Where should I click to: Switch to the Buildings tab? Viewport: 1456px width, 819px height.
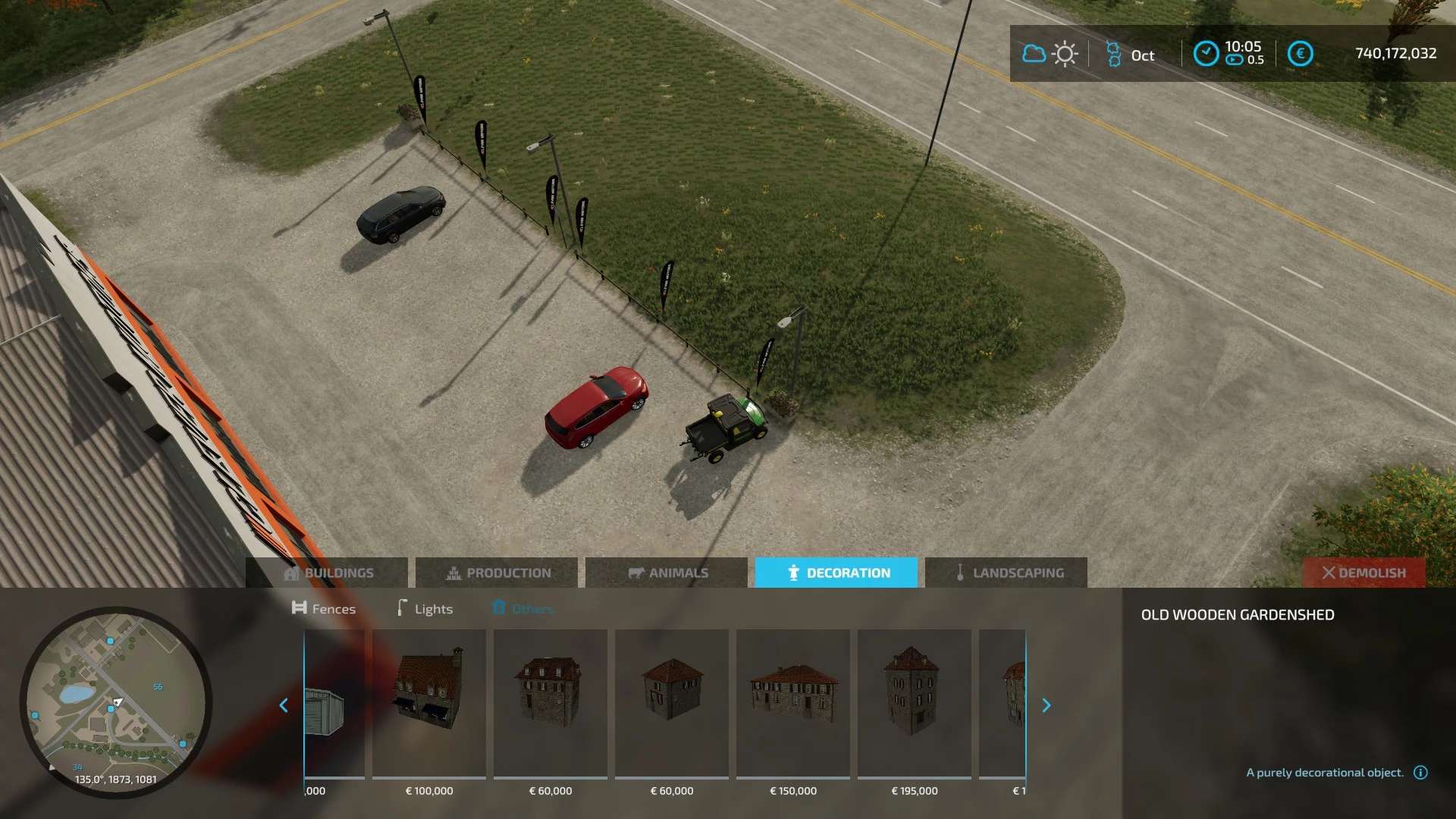pyautogui.click(x=328, y=573)
